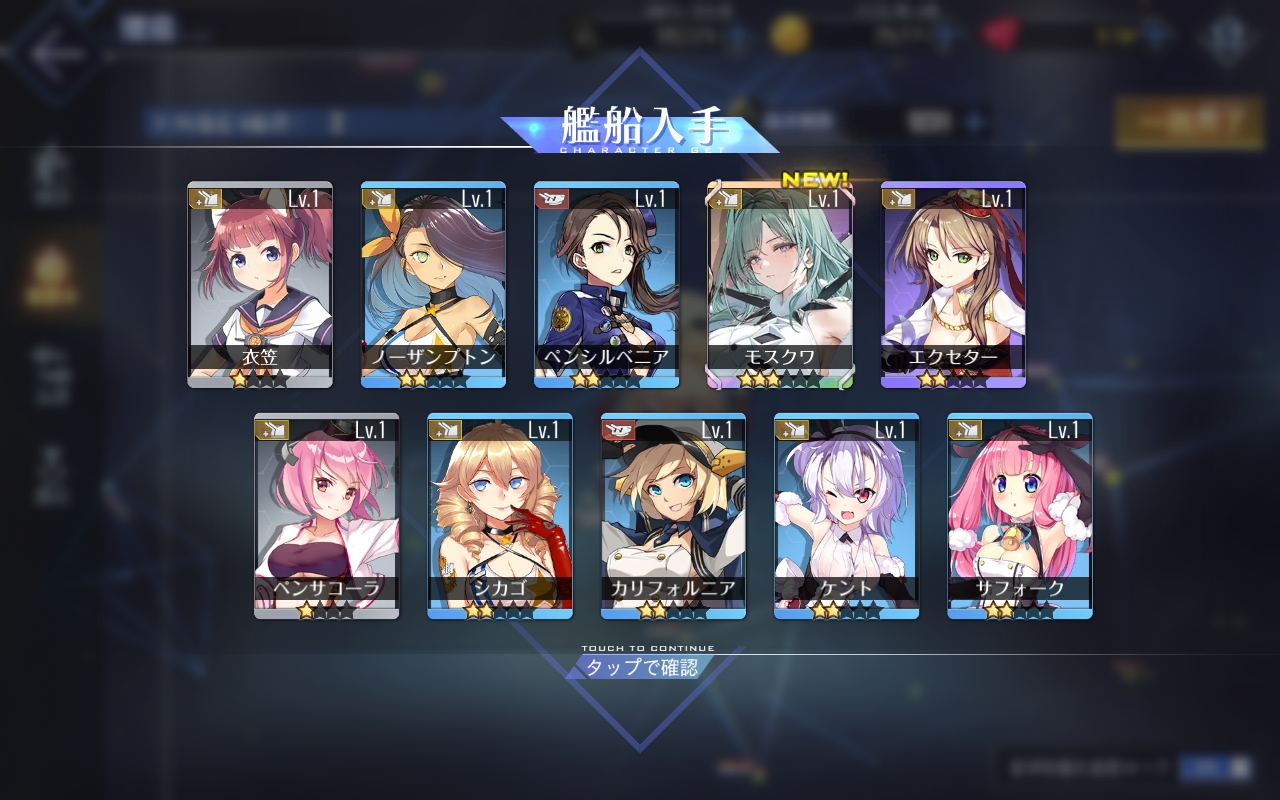Click the ケント ship card
1280x800 pixels.
(846, 516)
